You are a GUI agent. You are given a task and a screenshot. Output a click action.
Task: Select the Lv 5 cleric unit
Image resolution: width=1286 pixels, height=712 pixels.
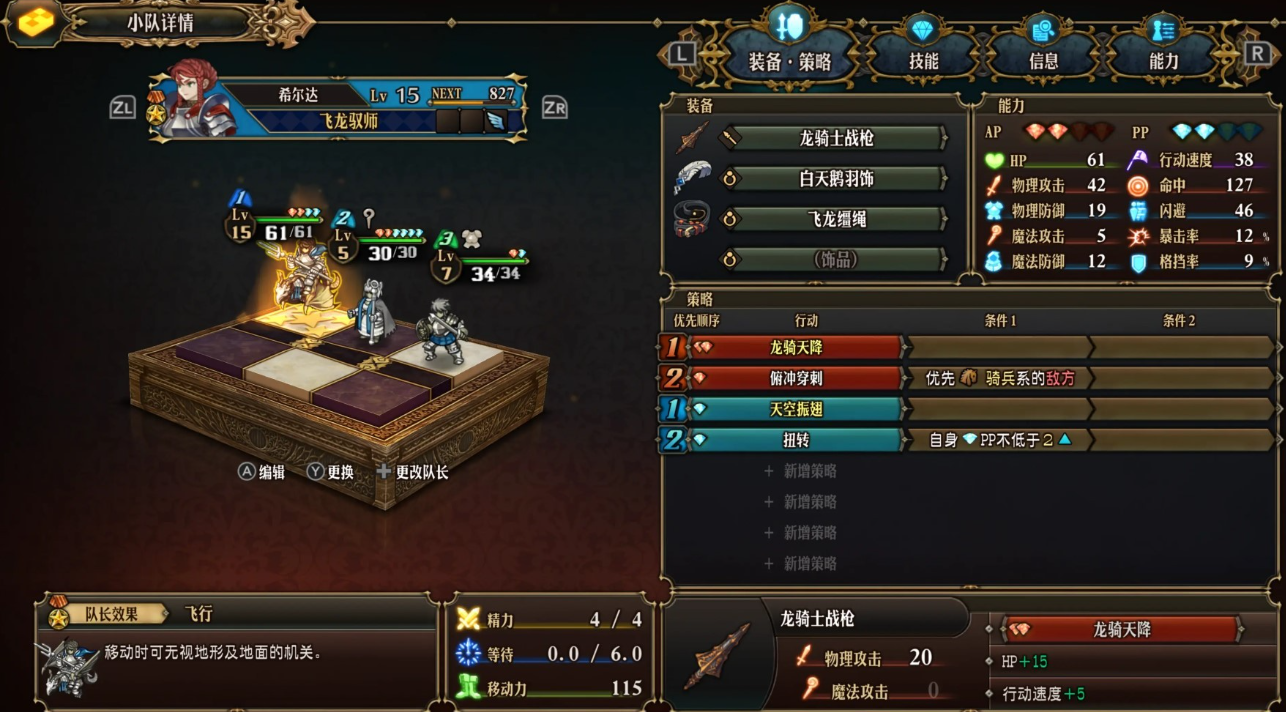pyautogui.click(x=371, y=310)
